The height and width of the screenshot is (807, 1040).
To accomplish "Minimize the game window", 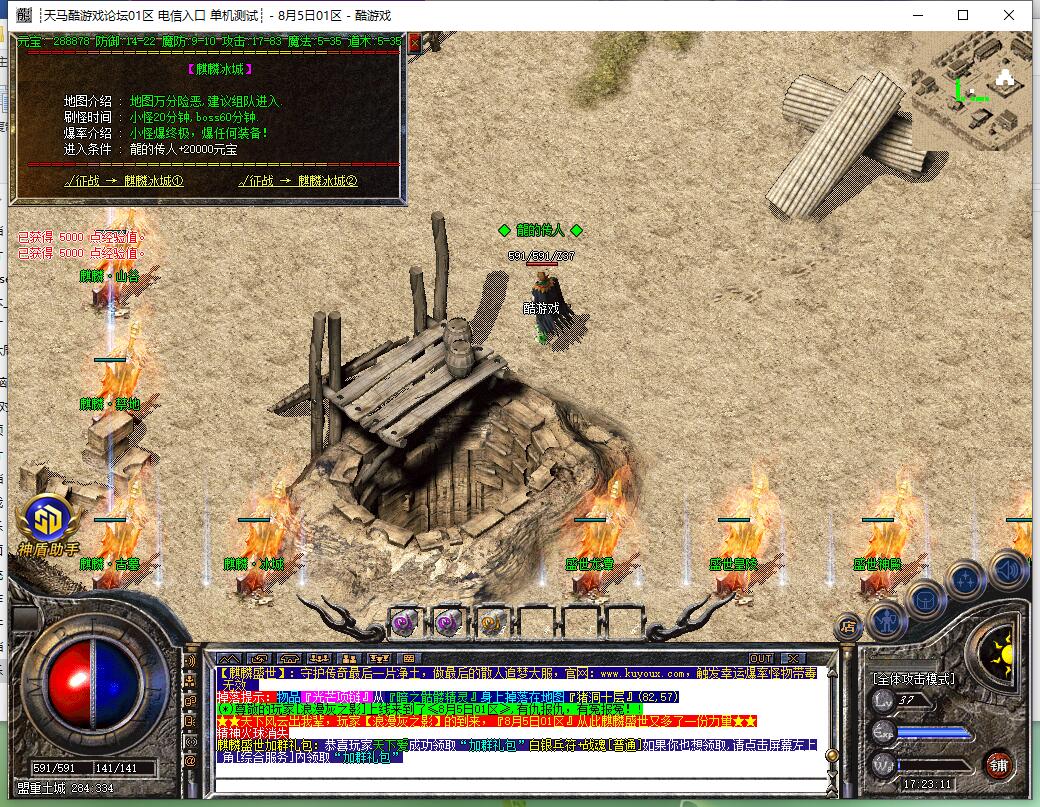I will (x=917, y=15).
